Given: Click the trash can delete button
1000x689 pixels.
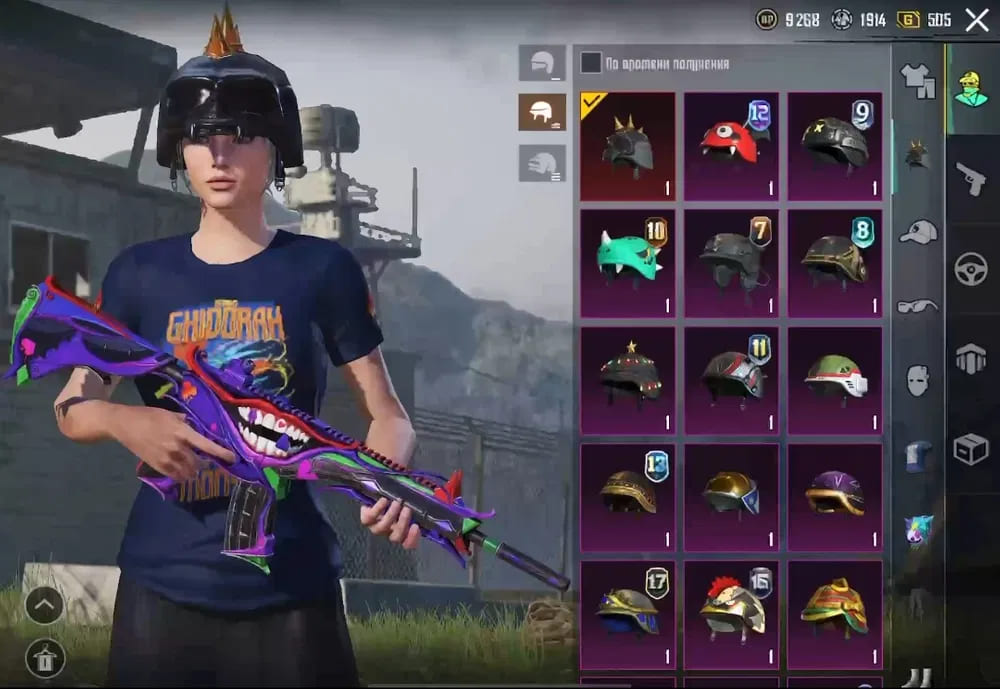Looking at the screenshot, I should [x=45, y=658].
